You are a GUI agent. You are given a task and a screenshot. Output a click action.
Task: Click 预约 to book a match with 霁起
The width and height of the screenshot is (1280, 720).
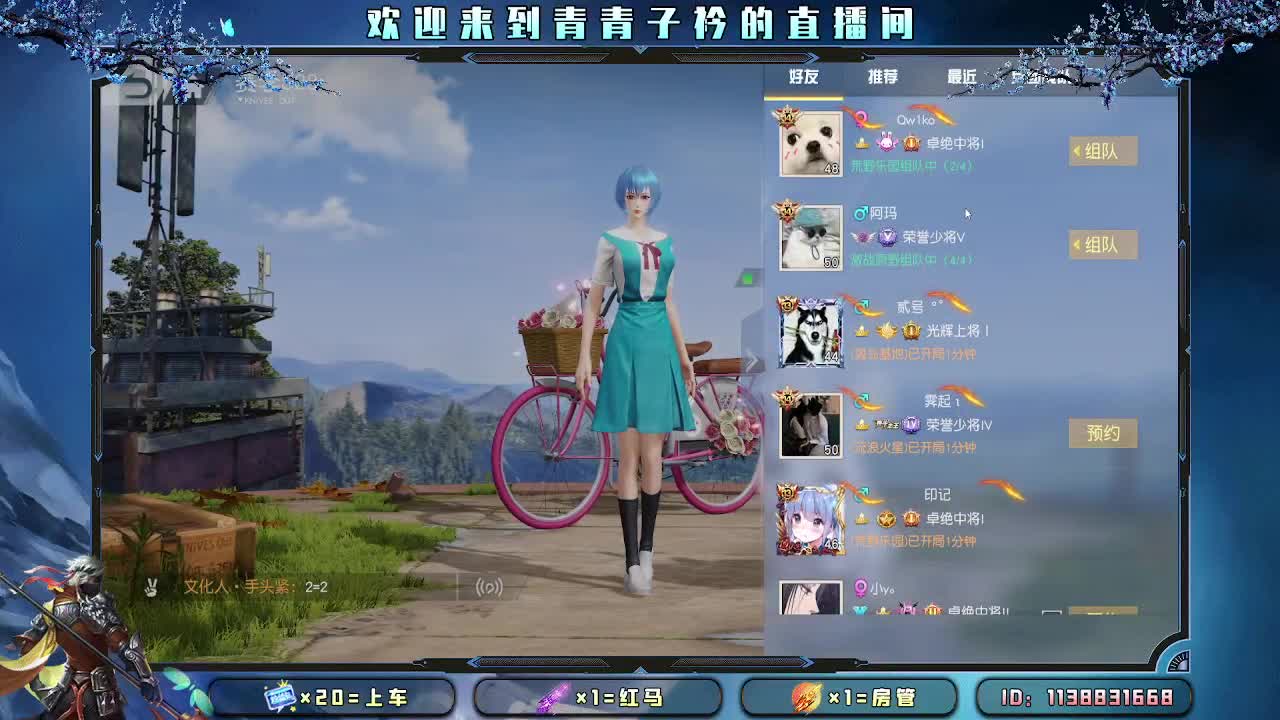1104,433
